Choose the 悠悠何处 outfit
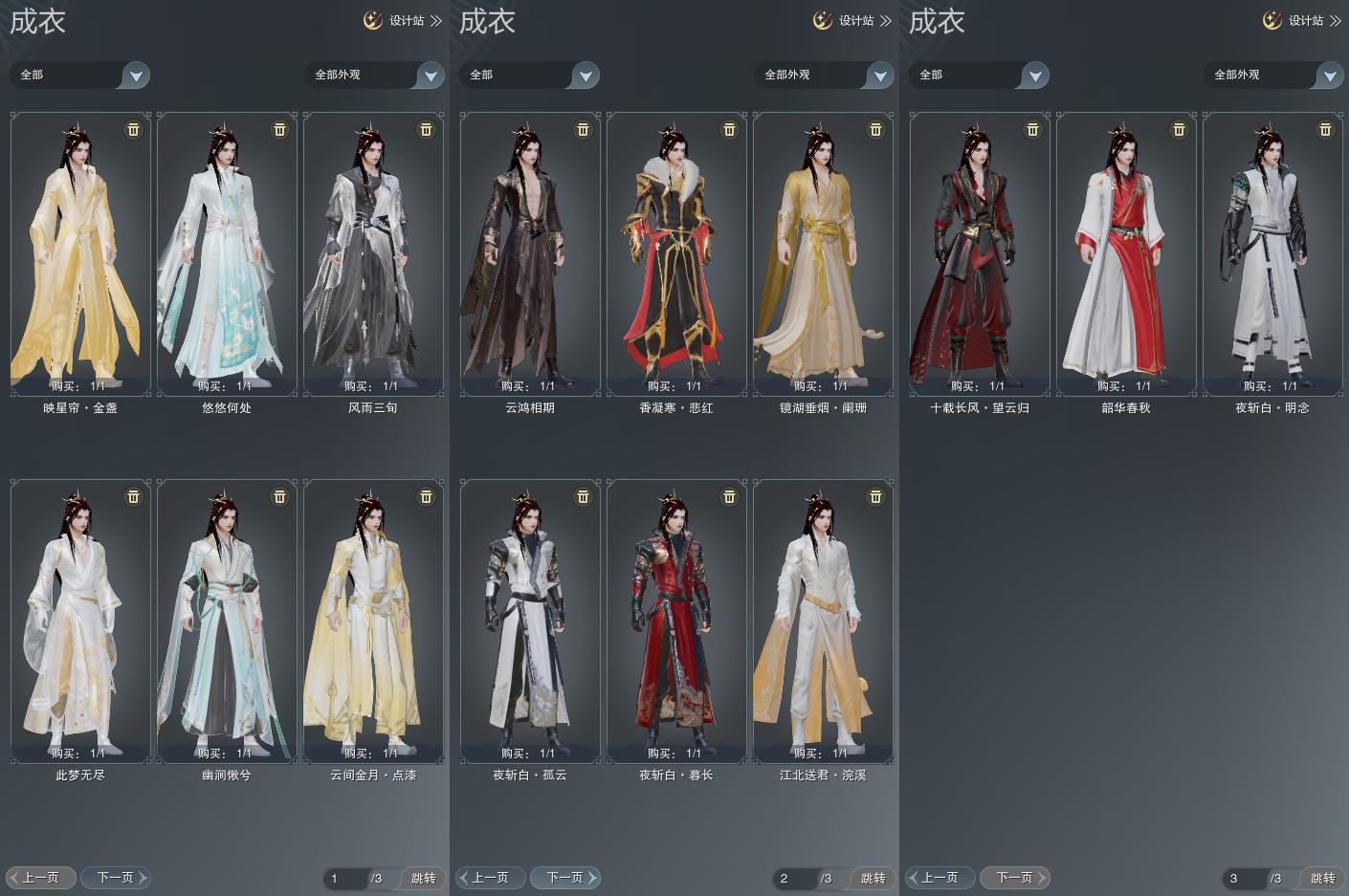Screen dimensions: 1349x896 pyautogui.click(x=227, y=253)
